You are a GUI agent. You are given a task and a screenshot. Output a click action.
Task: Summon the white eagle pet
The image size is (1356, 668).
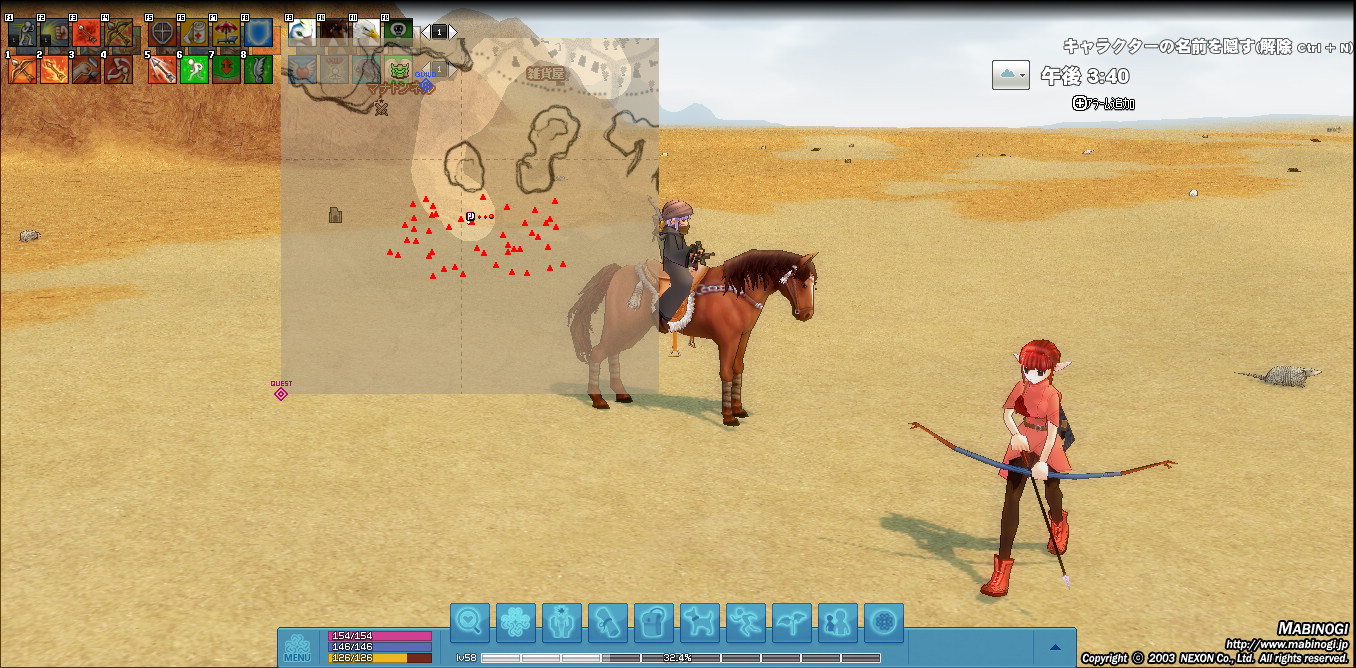click(366, 32)
